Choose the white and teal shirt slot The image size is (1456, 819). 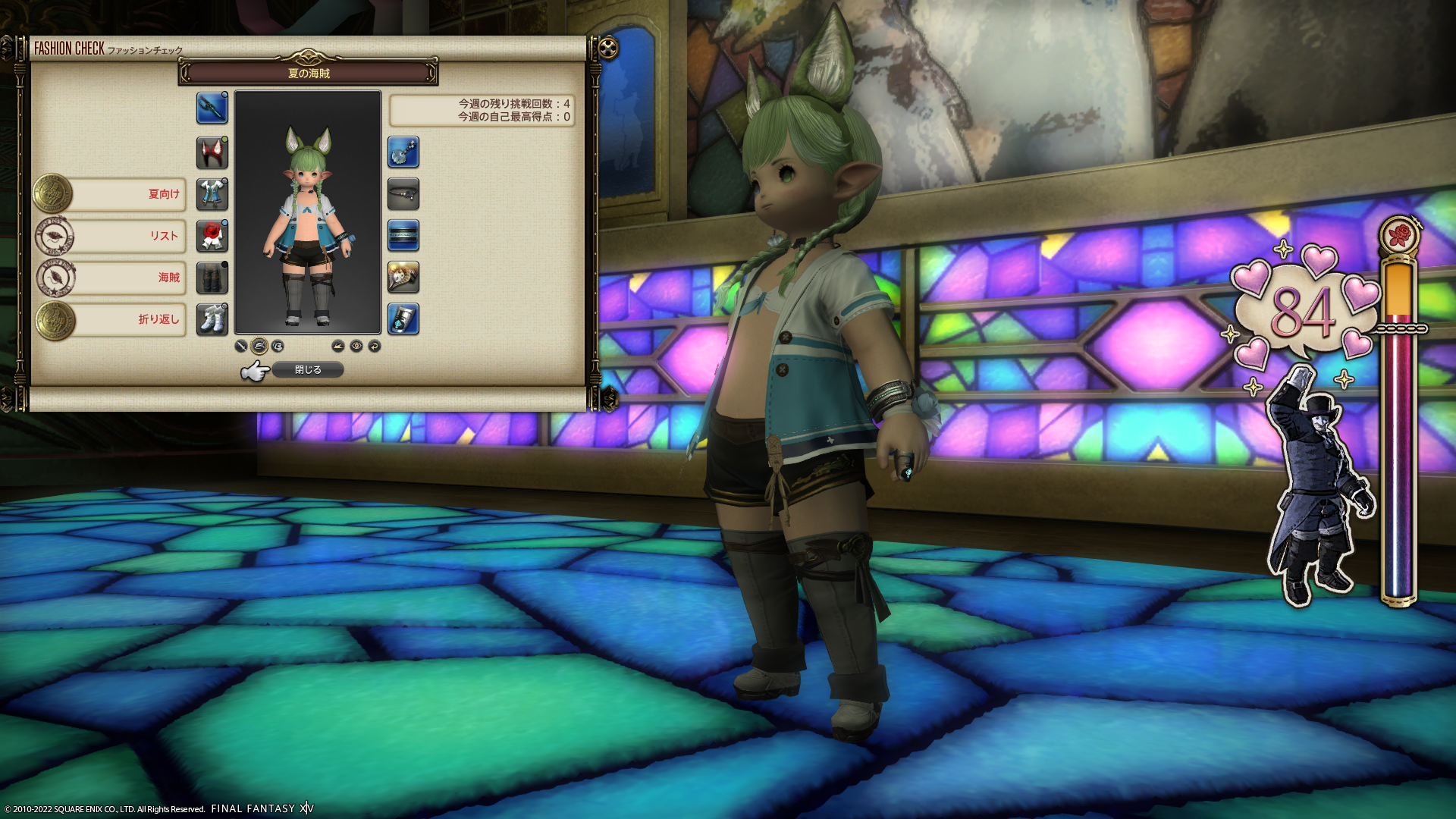pos(212,194)
